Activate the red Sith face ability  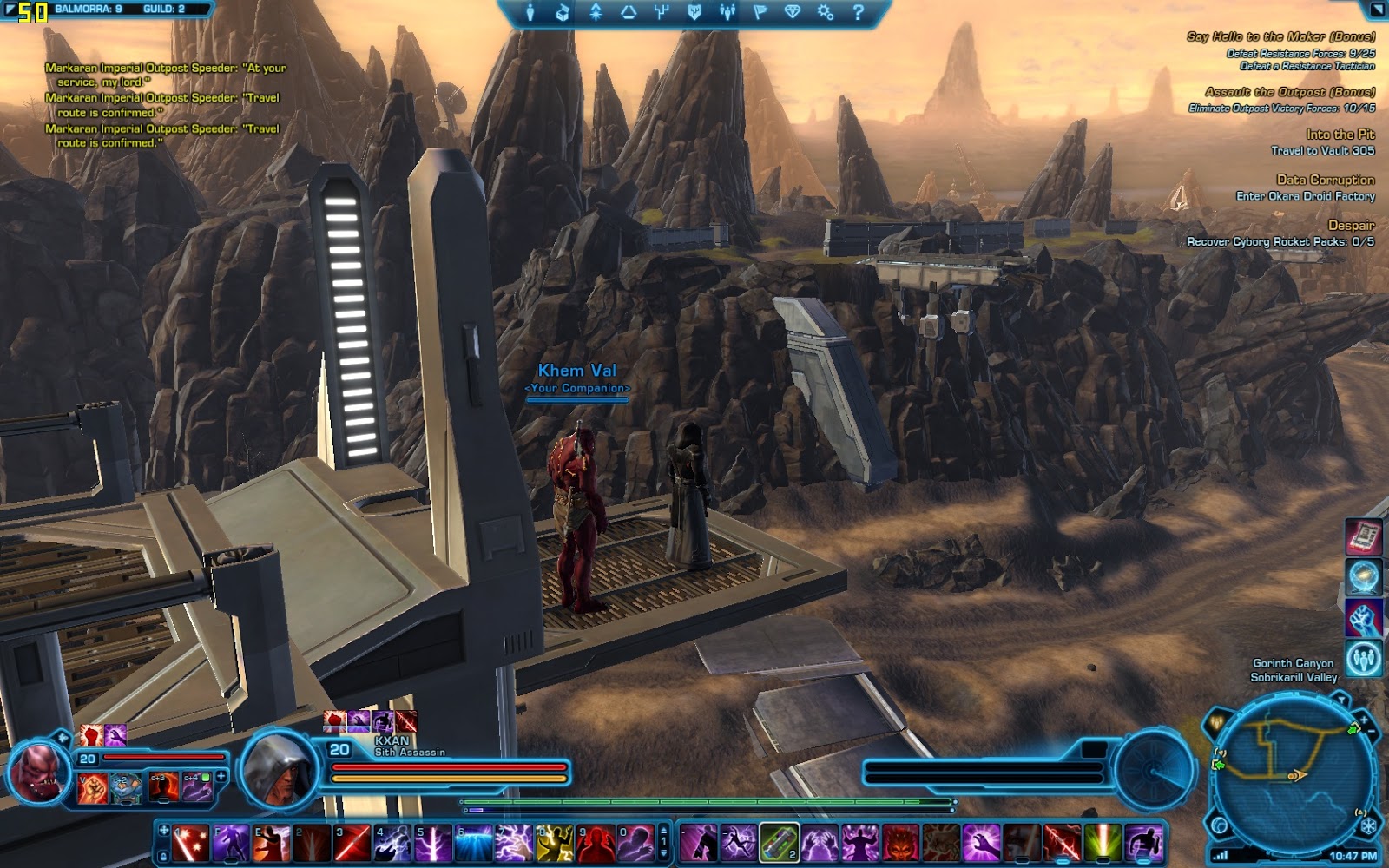(x=901, y=843)
